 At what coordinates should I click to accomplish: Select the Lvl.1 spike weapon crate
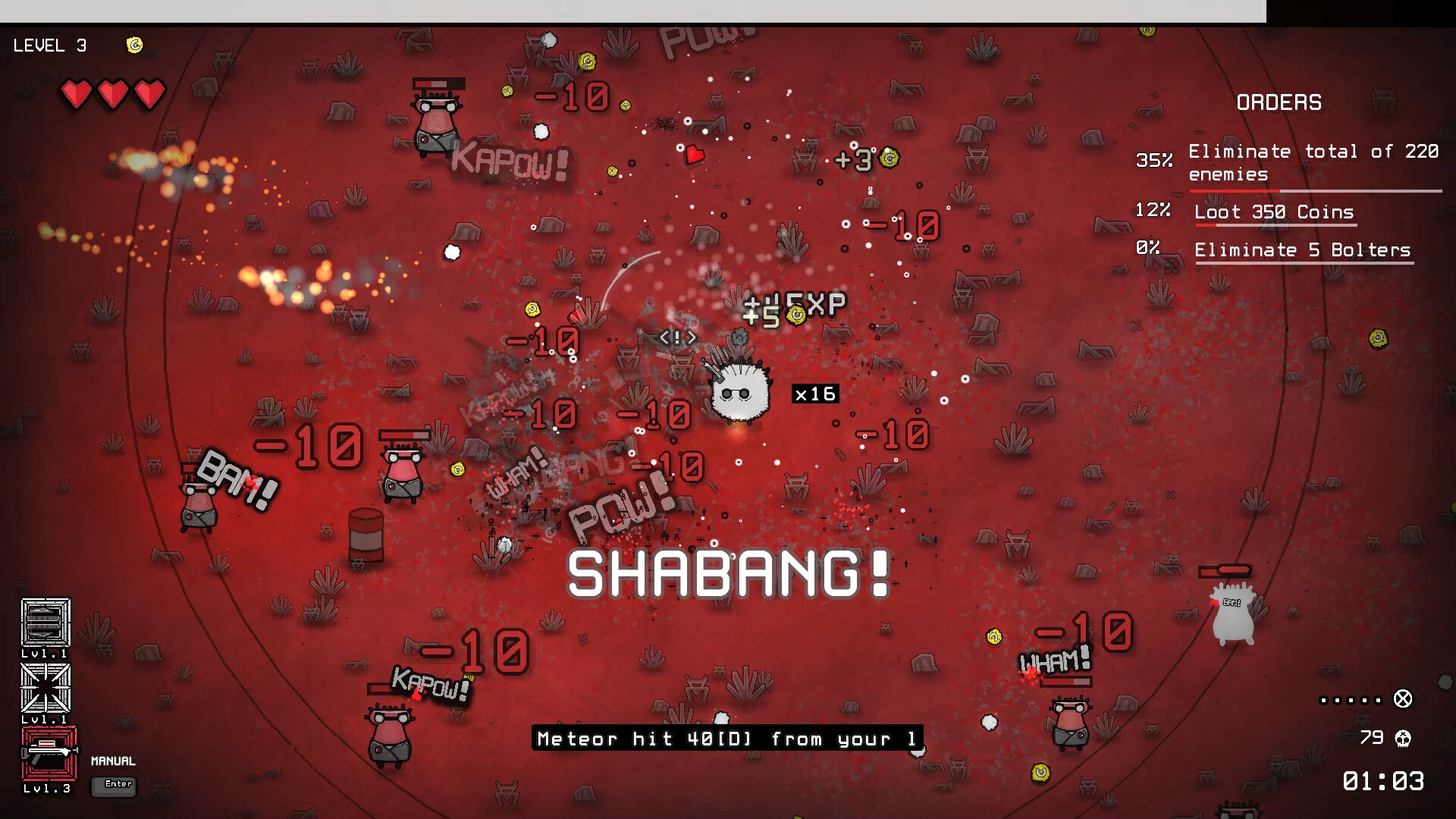pos(47,689)
